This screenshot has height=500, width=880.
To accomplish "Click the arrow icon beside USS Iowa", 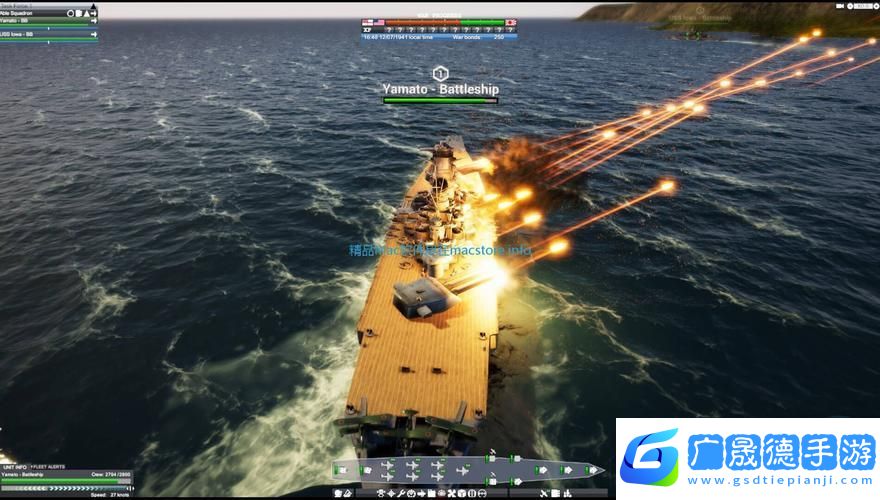I will (x=93, y=33).
